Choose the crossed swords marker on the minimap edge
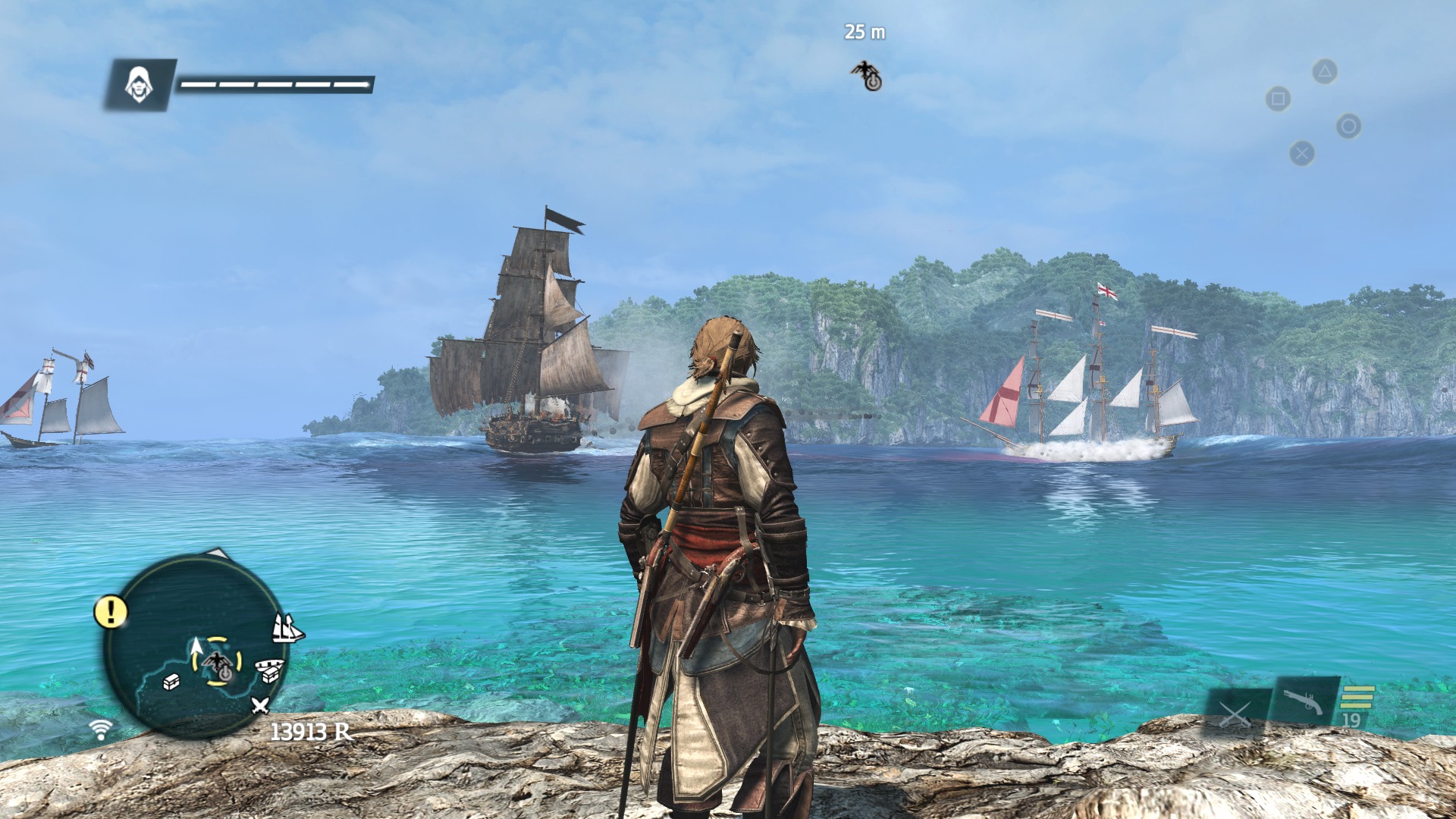The image size is (1456, 819). click(x=260, y=706)
